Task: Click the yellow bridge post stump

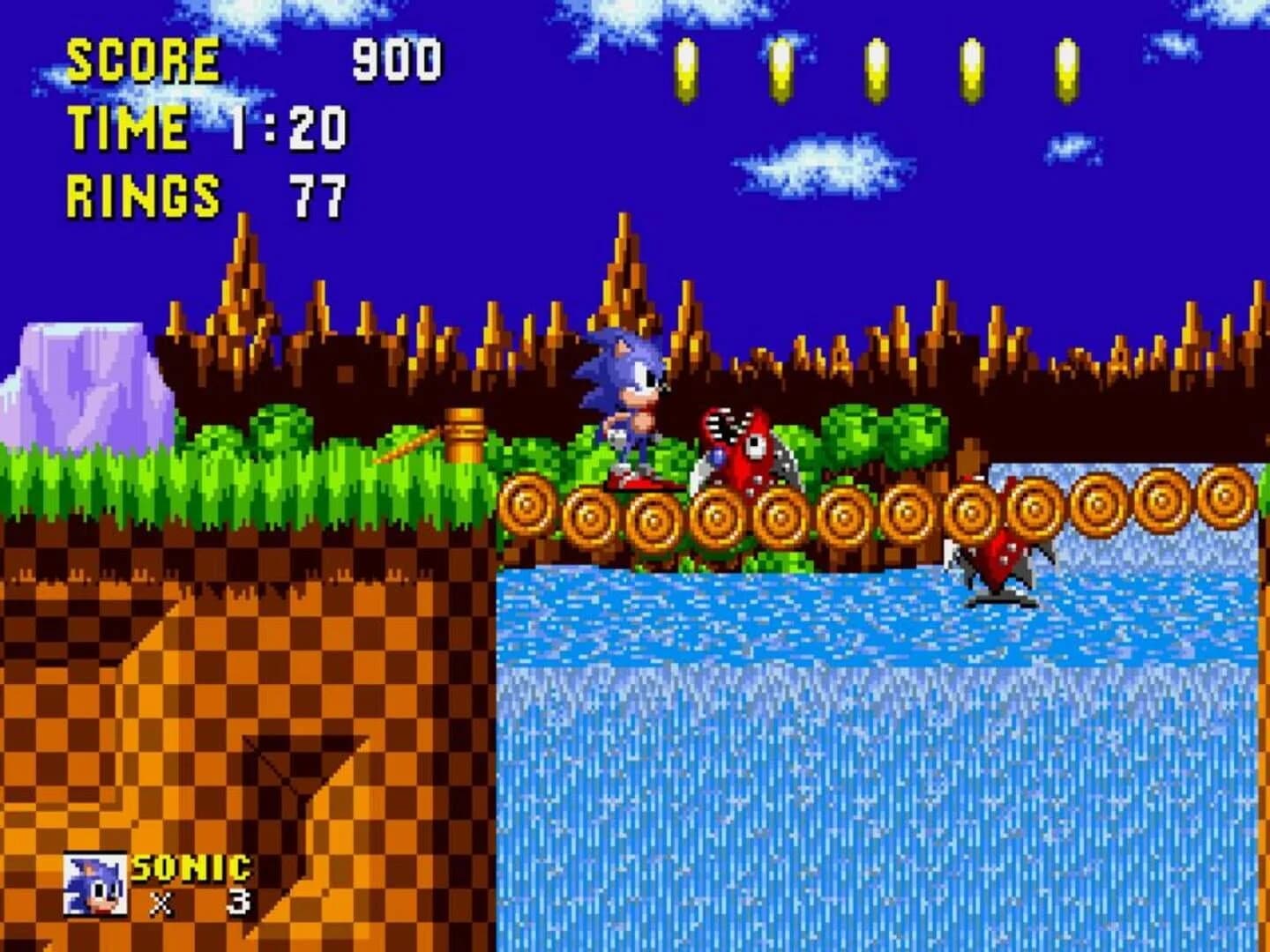Action: [x=465, y=436]
